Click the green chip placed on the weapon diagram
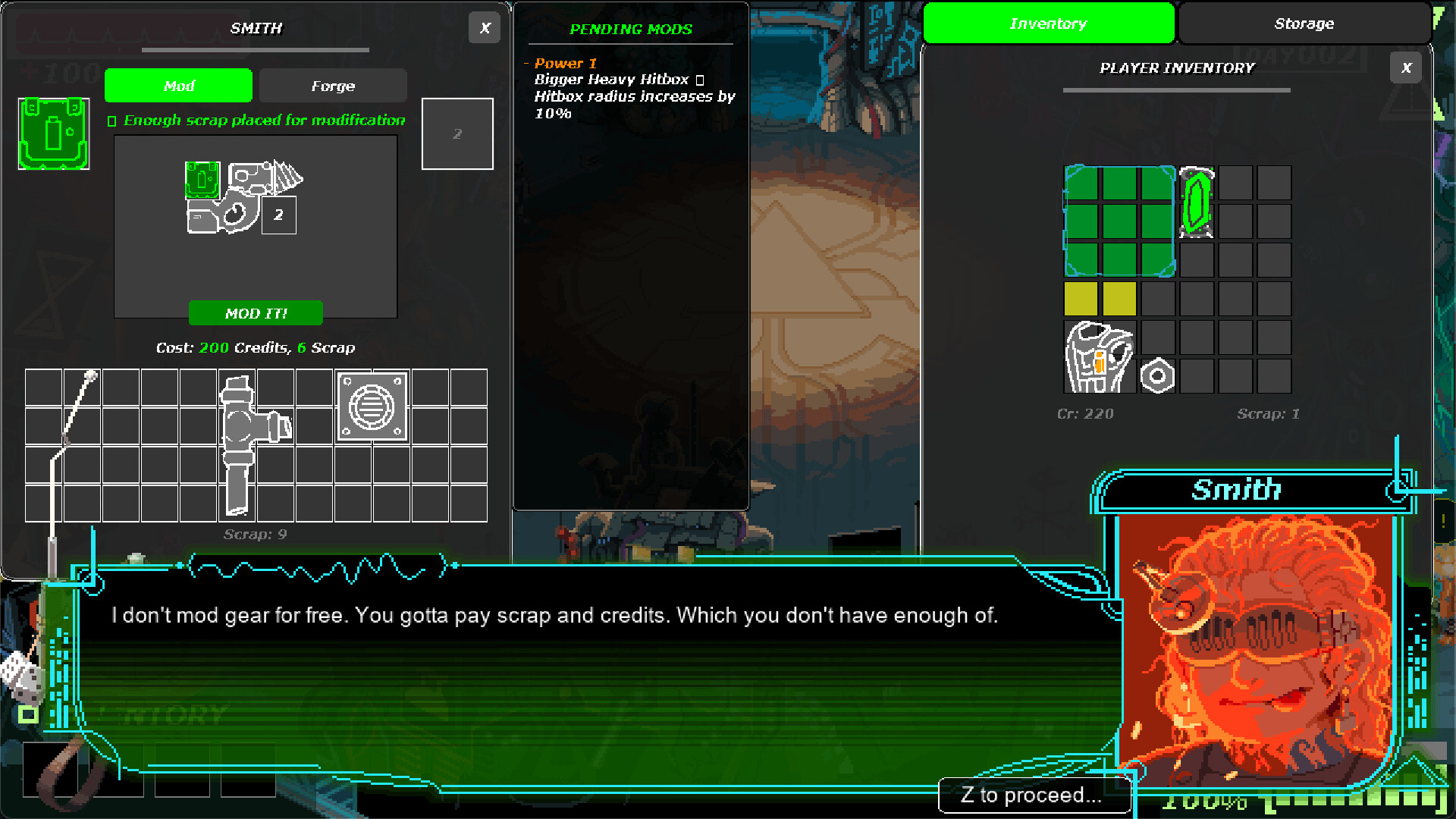This screenshot has height=819, width=1456. 200,180
